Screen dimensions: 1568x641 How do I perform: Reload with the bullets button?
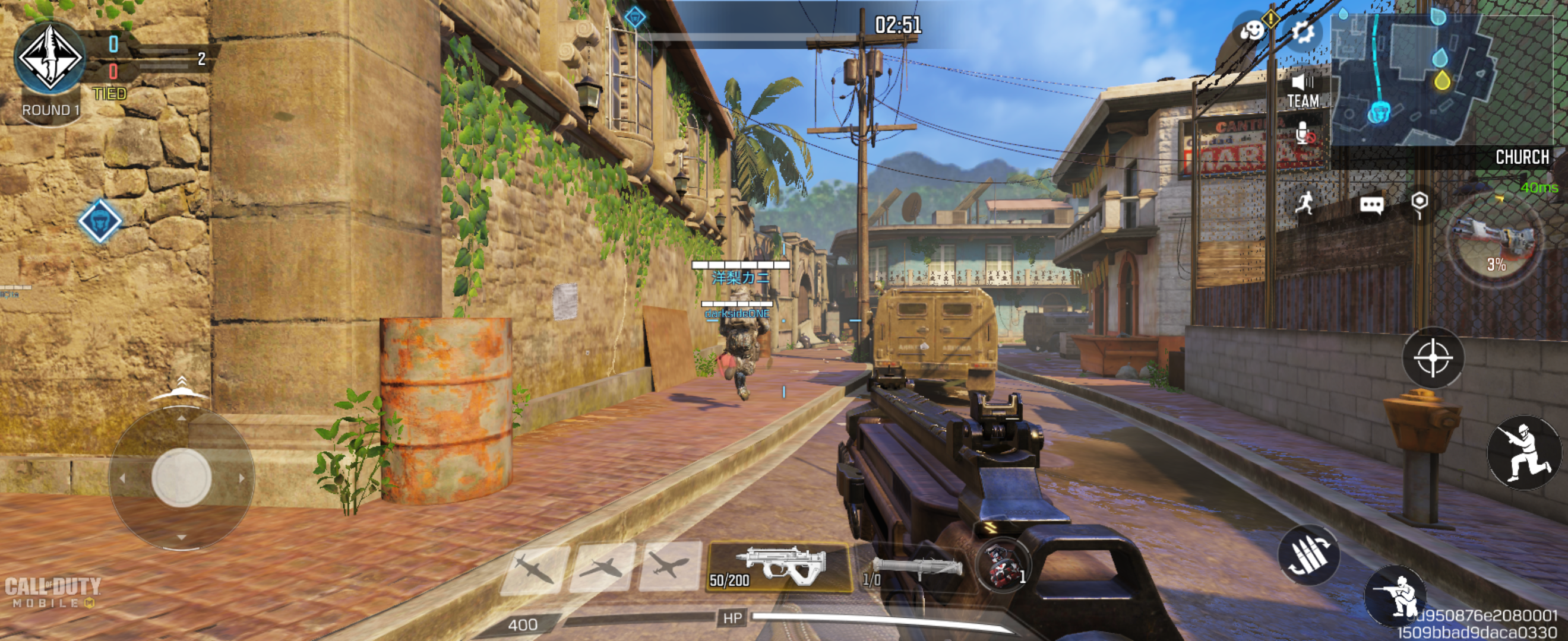pyautogui.click(x=1308, y=554)
